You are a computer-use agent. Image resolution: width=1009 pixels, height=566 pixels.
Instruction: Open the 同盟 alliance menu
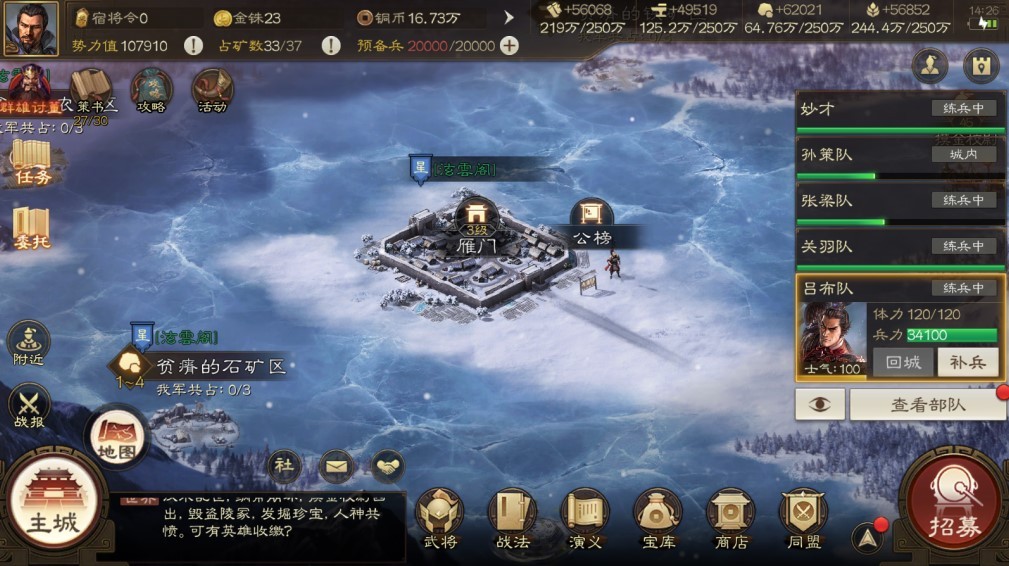pos(803,518)
